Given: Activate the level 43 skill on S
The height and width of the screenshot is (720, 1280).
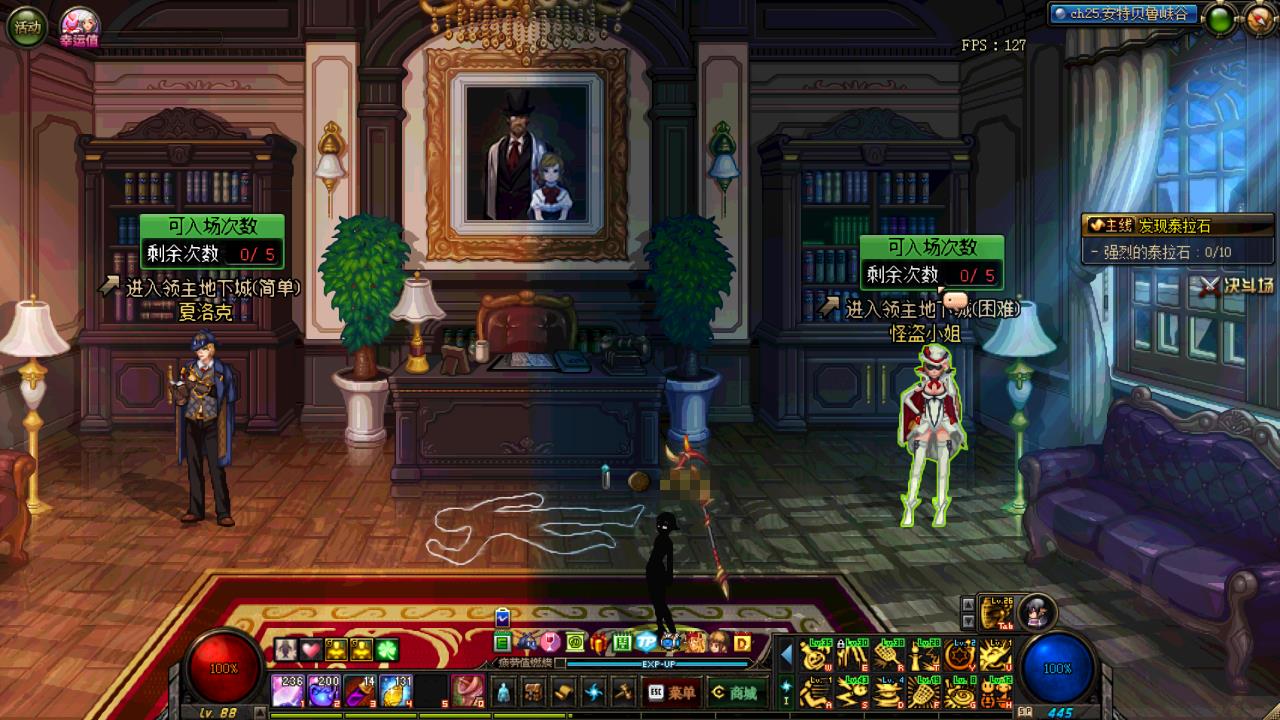Looking at the screenshot, I should (853, 692).
